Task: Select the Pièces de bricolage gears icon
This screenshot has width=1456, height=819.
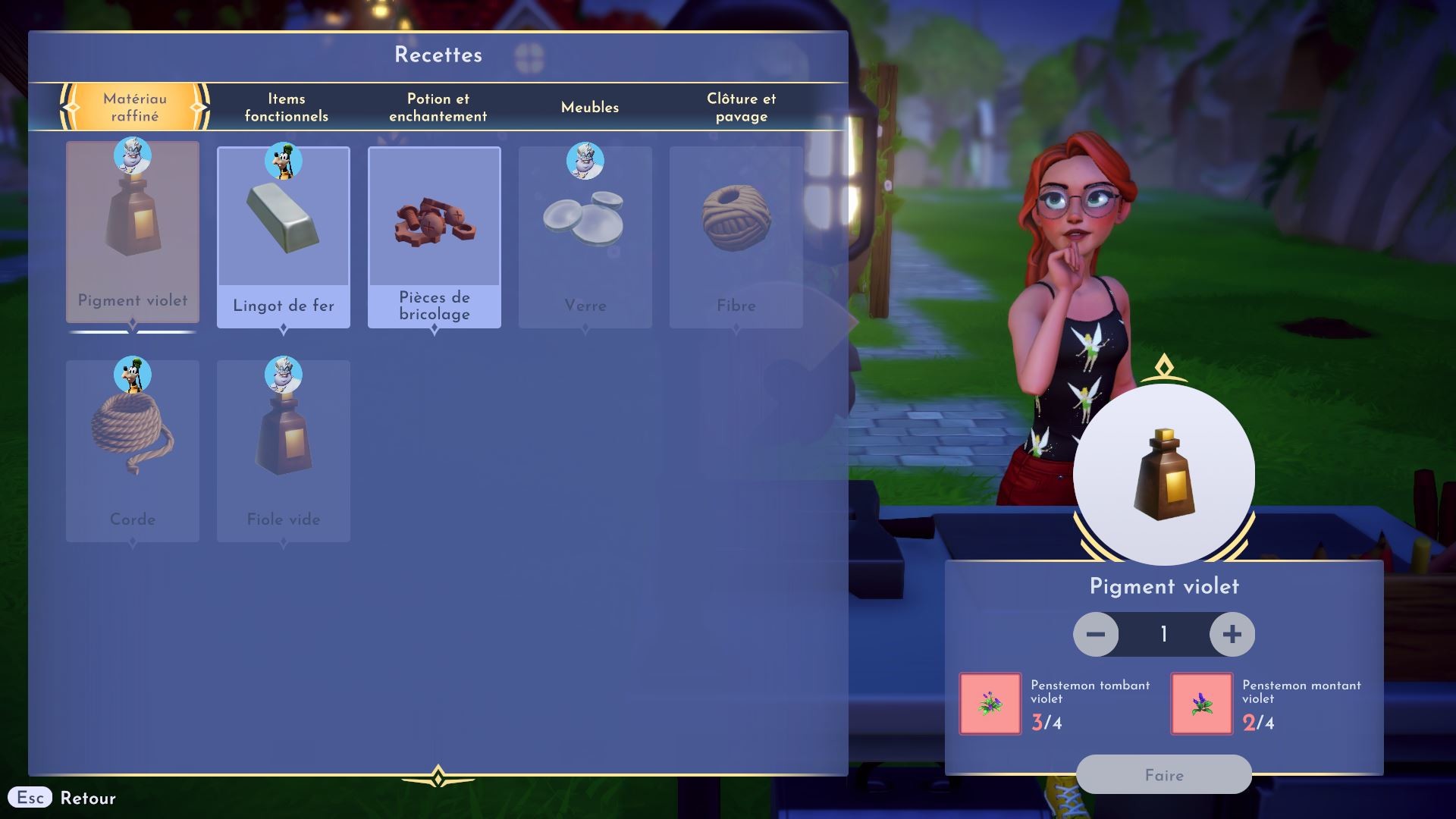Action: [x=434, y=227]
